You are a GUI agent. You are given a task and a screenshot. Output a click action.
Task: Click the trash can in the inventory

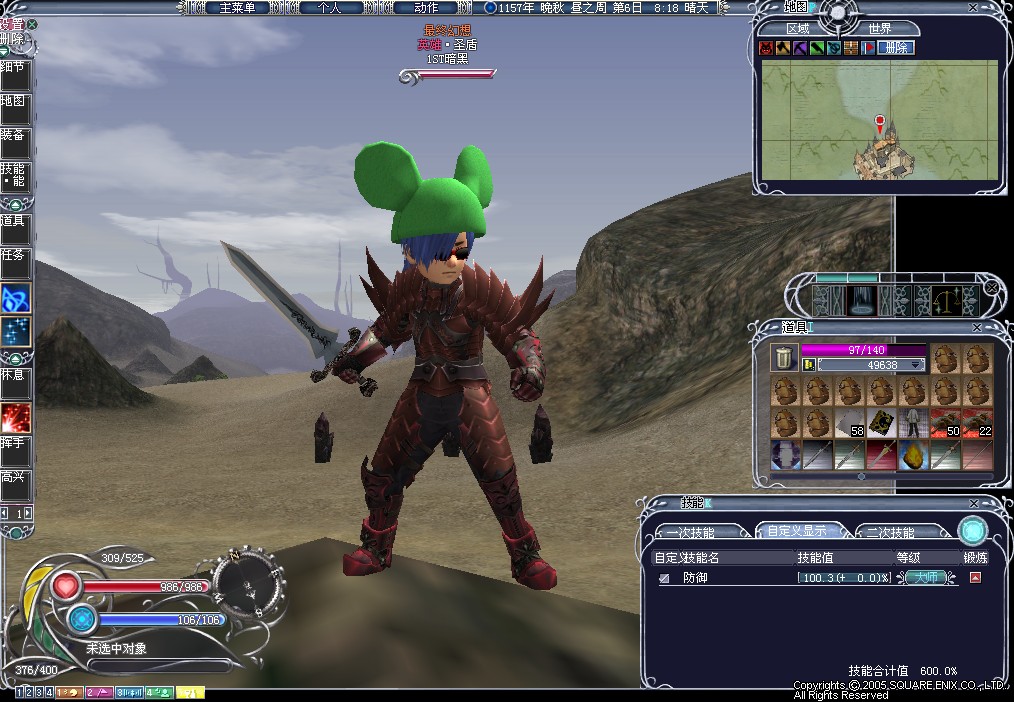click(x=784, y=357)
